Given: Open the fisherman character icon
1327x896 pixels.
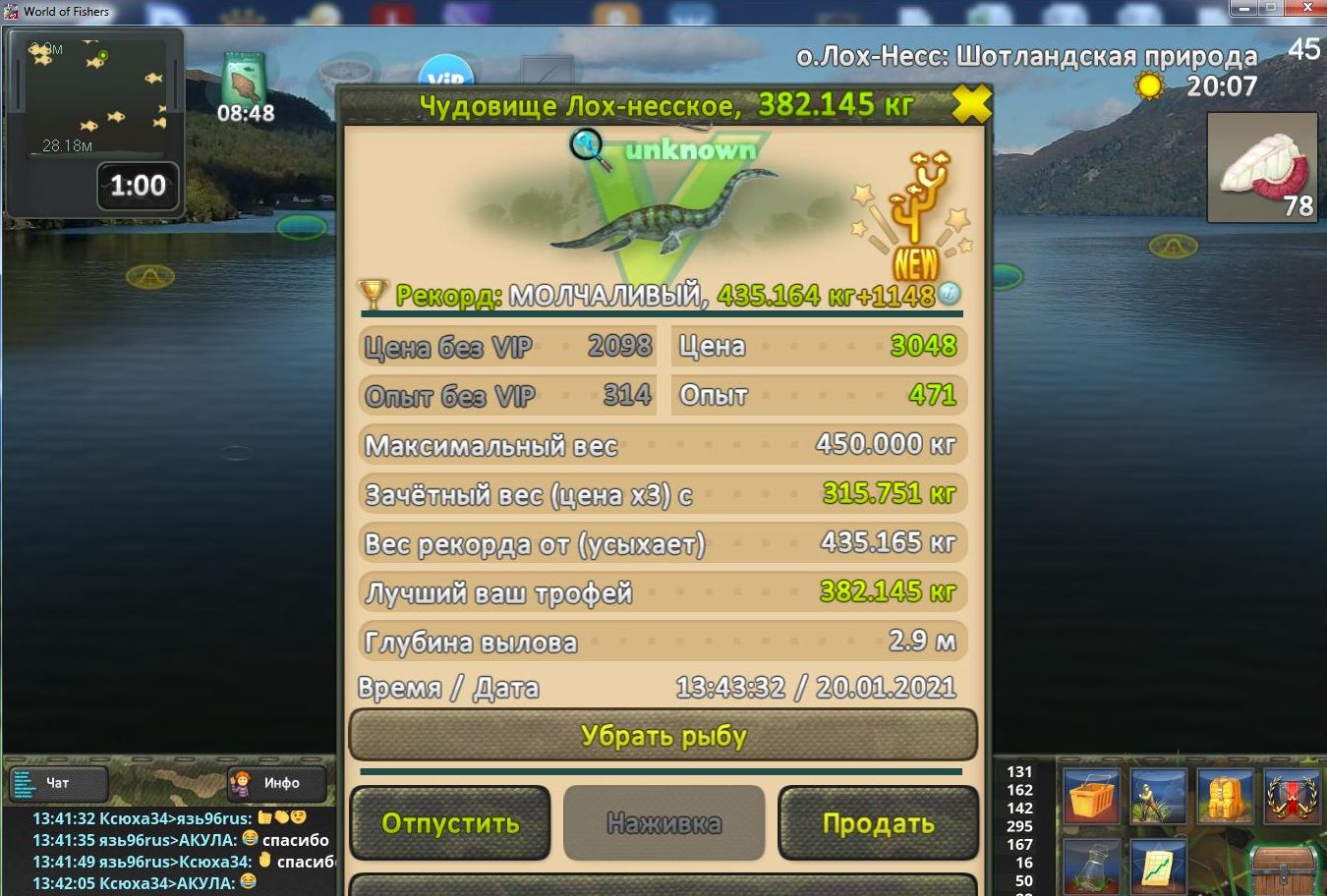Looking at the screenshot, I should click(x=1158, y=795).
